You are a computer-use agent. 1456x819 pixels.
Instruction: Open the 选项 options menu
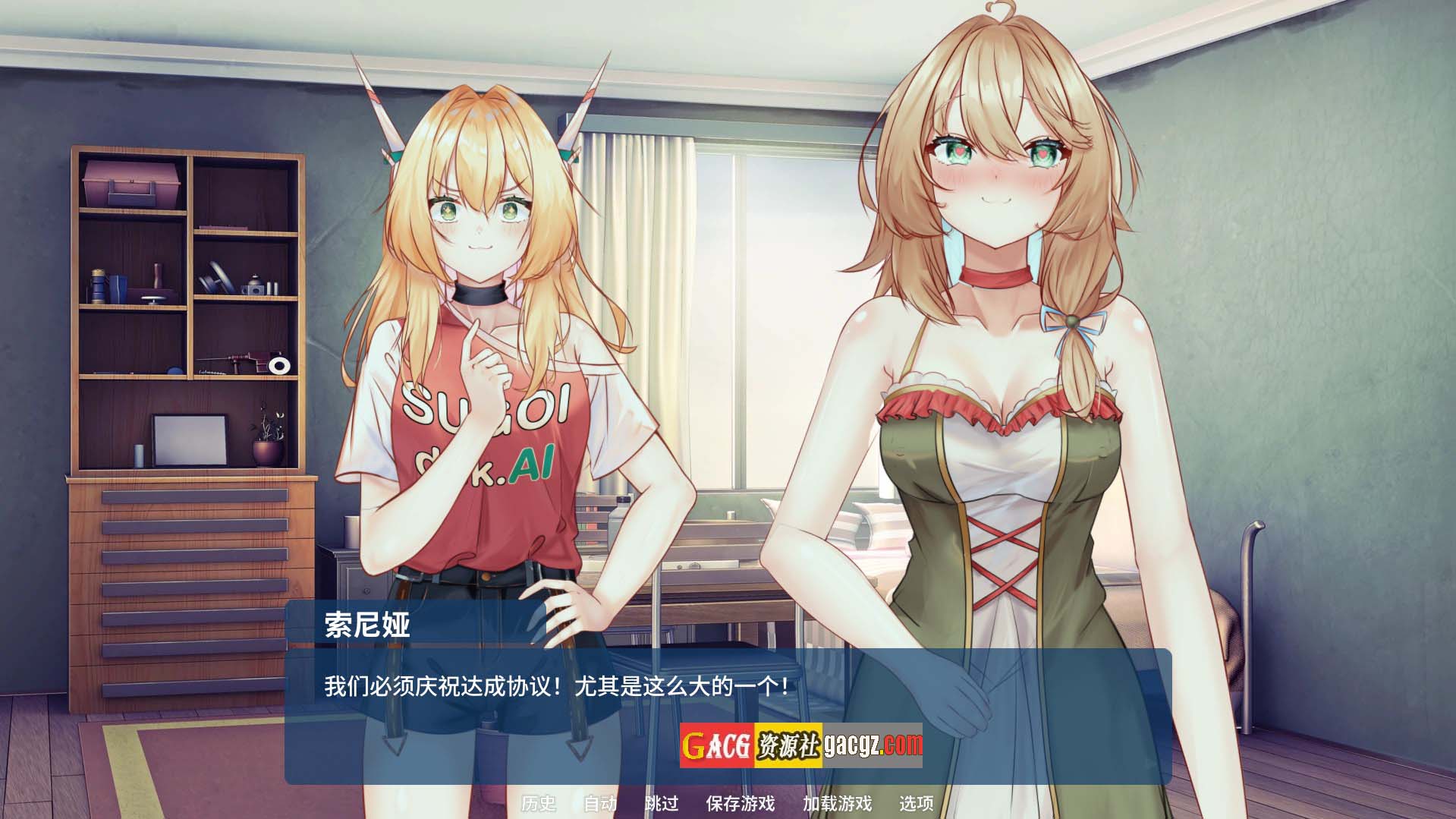coord(916,803)
